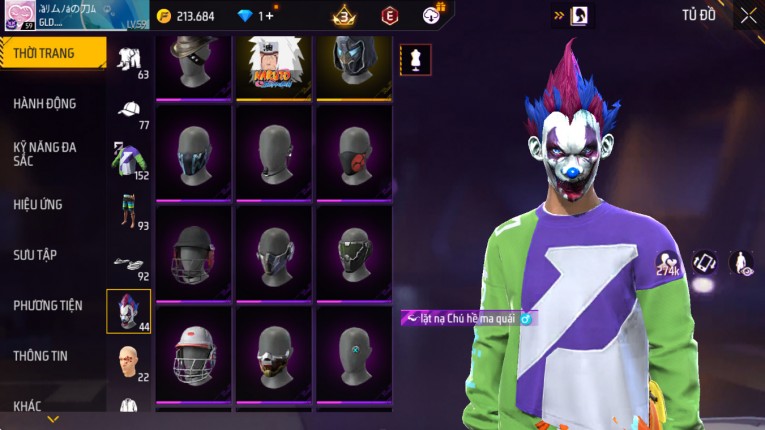Select the HIỆU ỨNG tab
This screenshot has height=430, width=765.
(38, 204)
